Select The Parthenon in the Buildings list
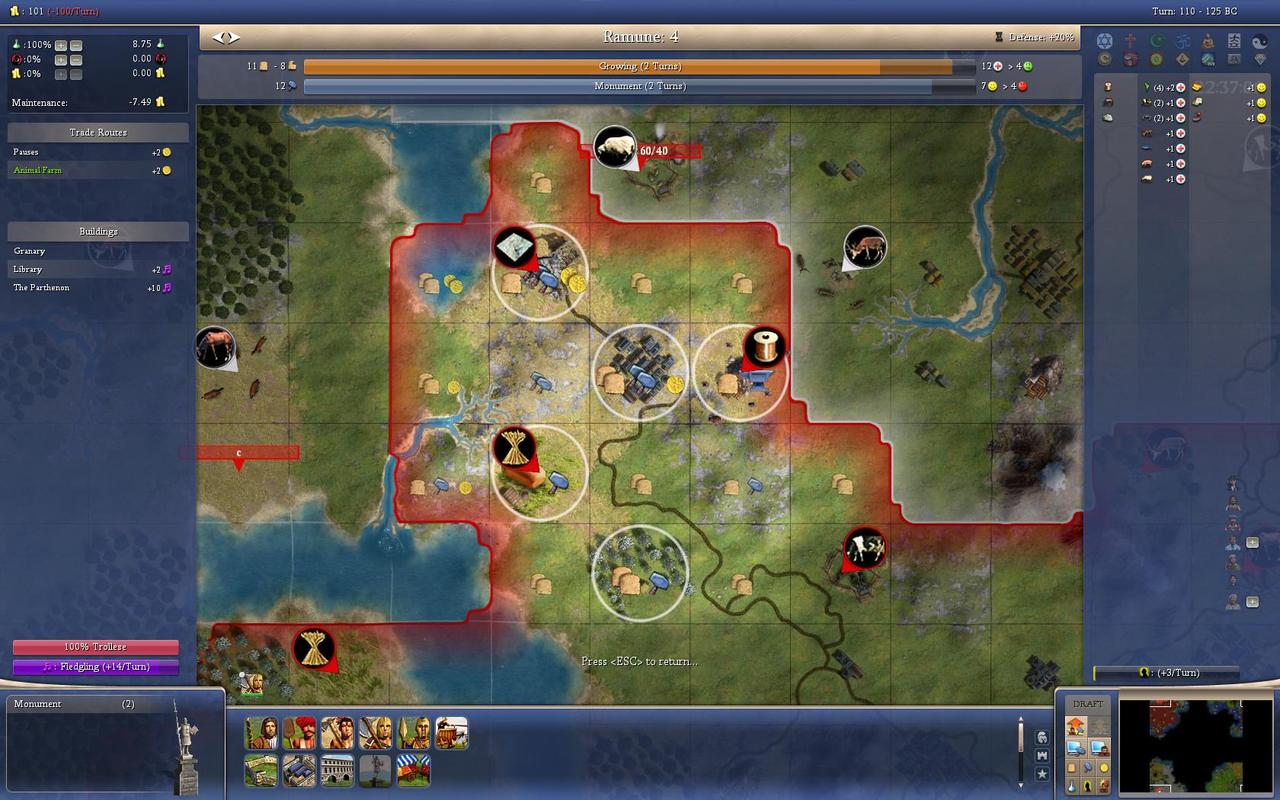1280x800 pixels. pos(41,288)
